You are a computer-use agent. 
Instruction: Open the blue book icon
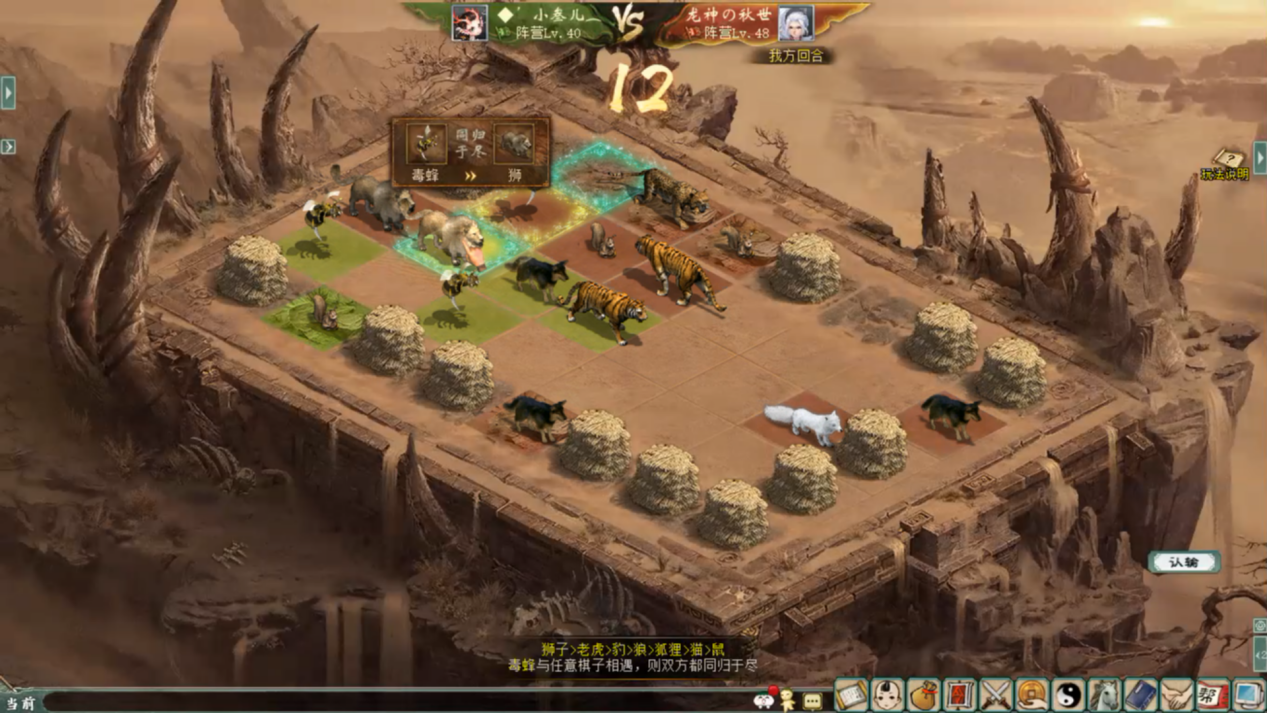(1140, 694)
